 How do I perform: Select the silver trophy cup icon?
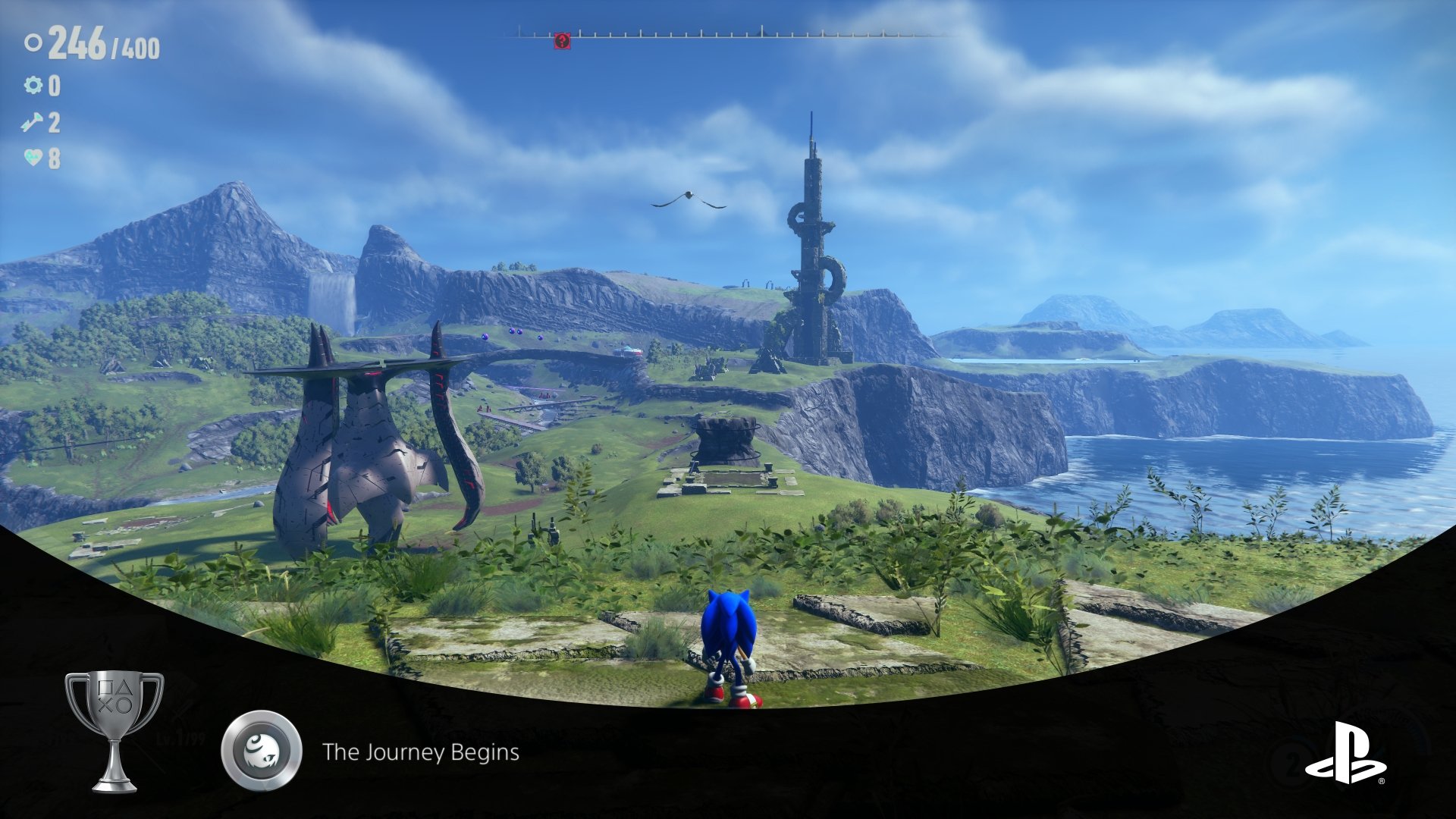114,730
